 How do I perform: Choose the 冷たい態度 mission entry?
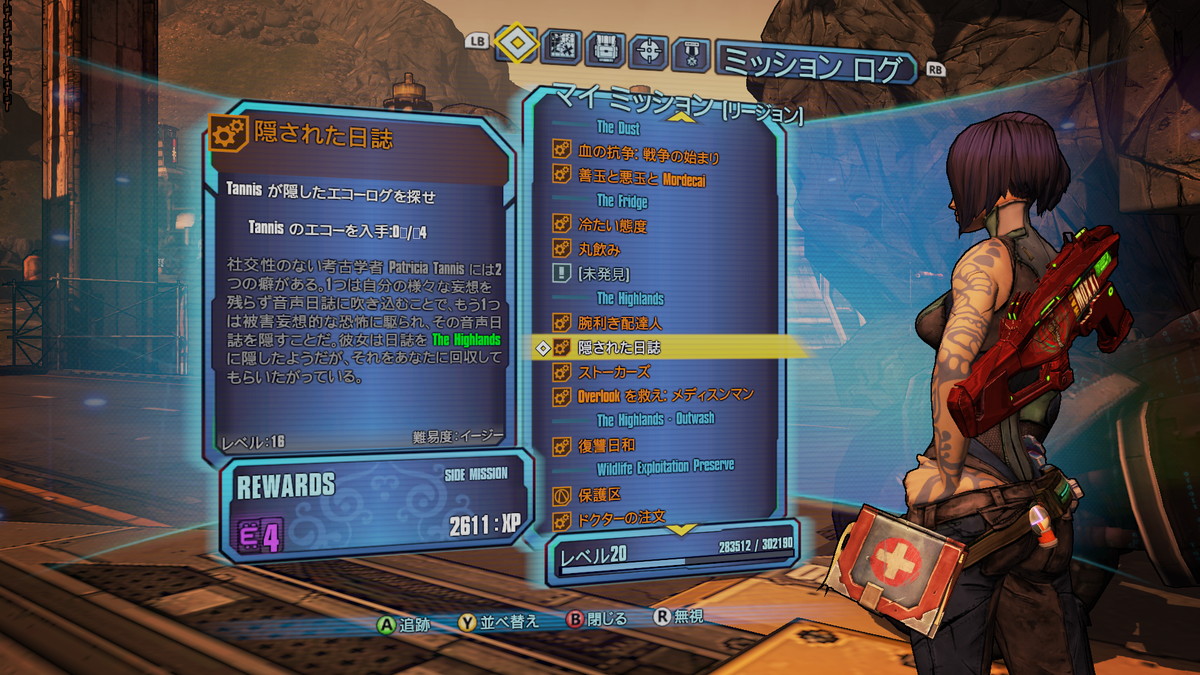[612, 226]
